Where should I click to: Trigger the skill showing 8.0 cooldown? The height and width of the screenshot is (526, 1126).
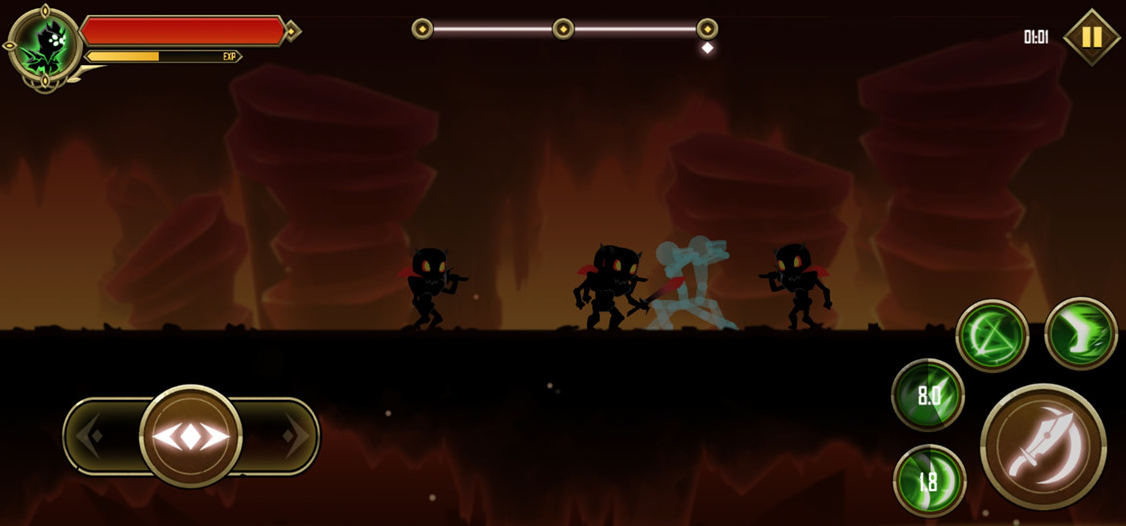[928, 395]
